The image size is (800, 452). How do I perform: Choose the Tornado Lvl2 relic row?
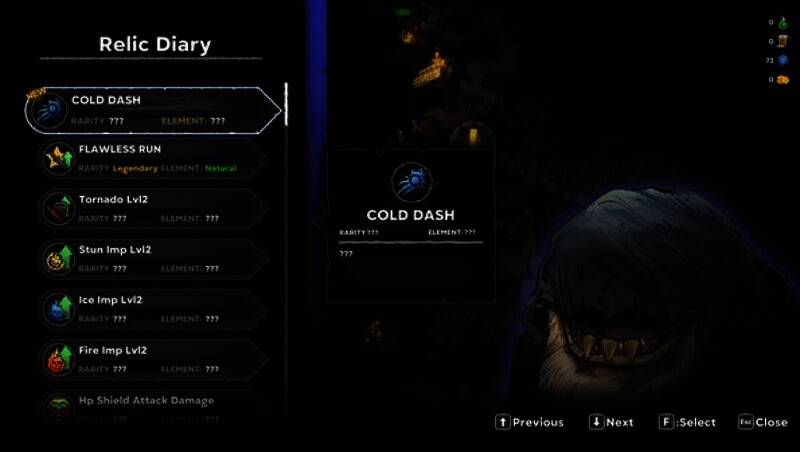tap(150, 208)
